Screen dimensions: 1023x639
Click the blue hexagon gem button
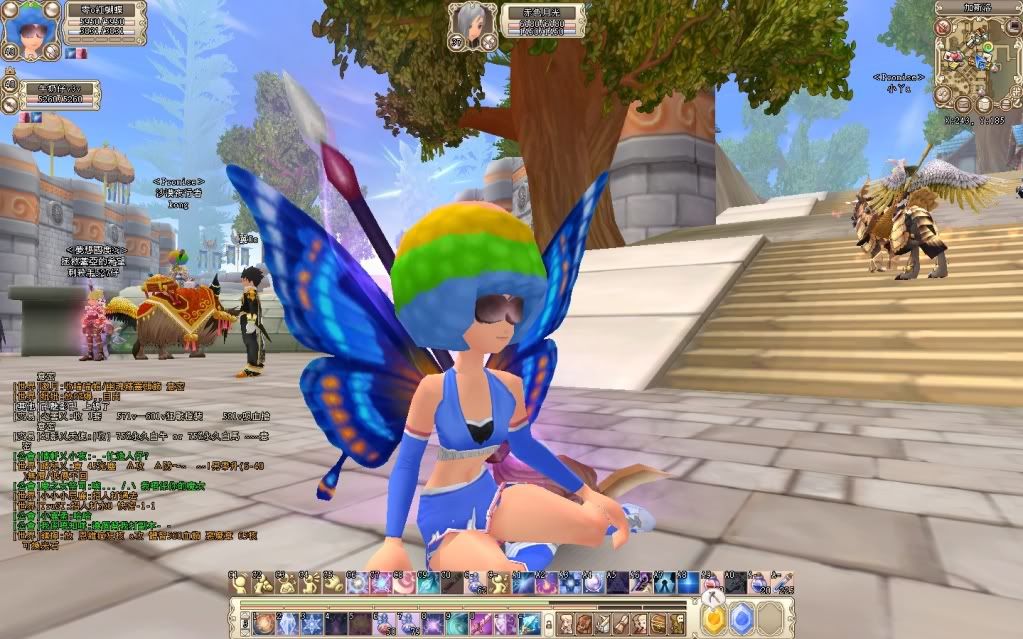(741, 621)
